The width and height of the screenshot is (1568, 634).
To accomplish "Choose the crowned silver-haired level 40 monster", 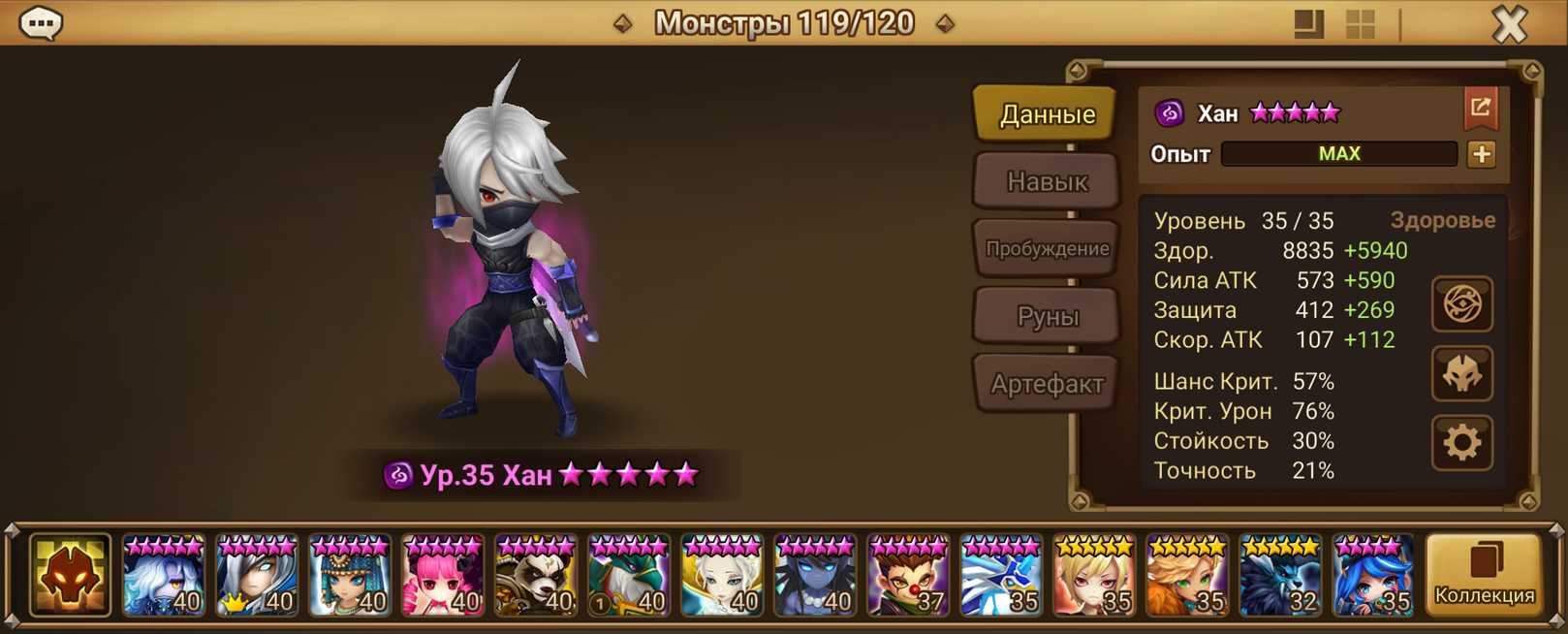I will click(x=257, y=577).
